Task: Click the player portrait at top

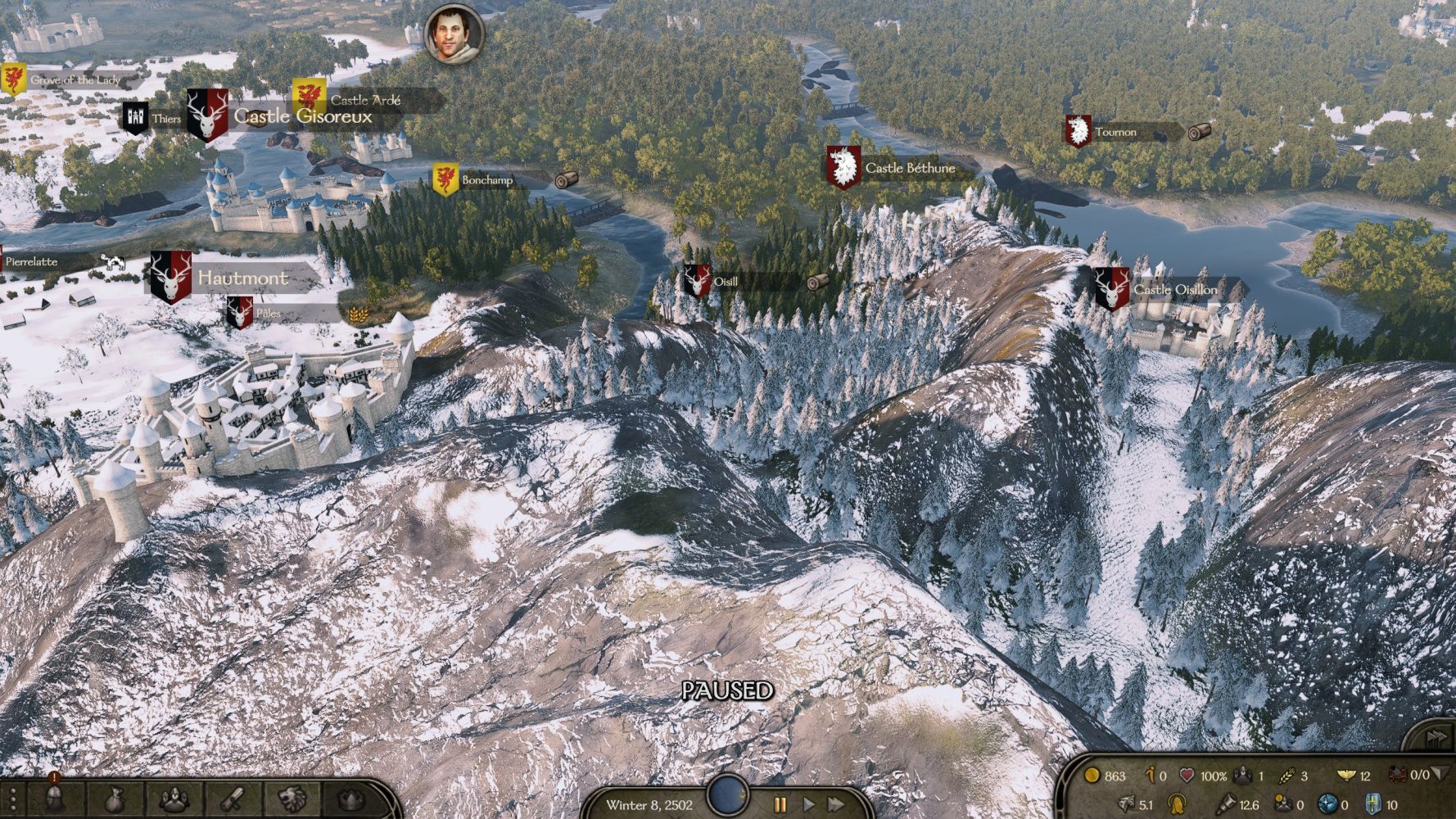Action: click(x=454, y=34)
